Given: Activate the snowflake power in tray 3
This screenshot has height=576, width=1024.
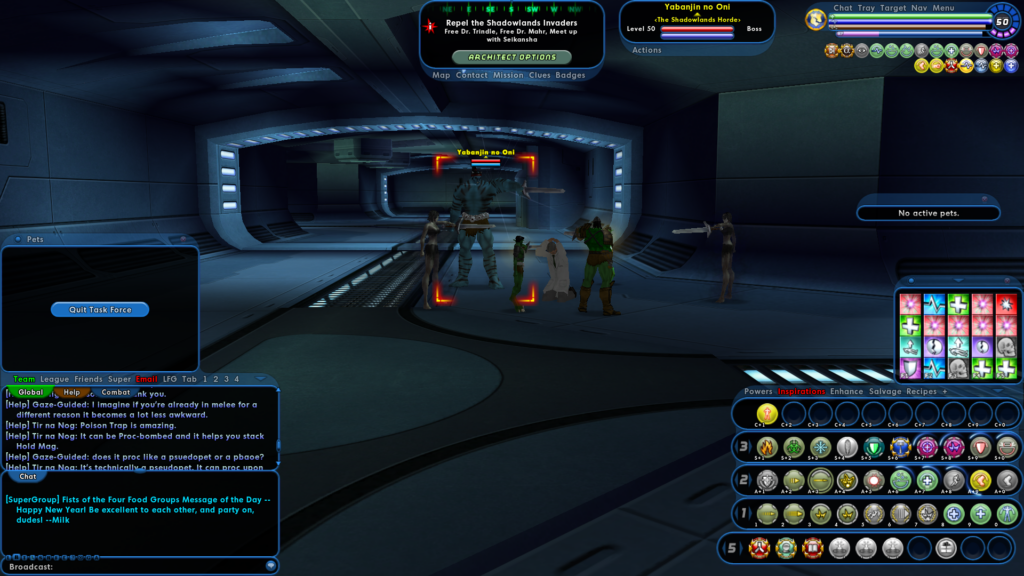Looking at the screenshot, I should pyautogui.click(x=821, y=447).
